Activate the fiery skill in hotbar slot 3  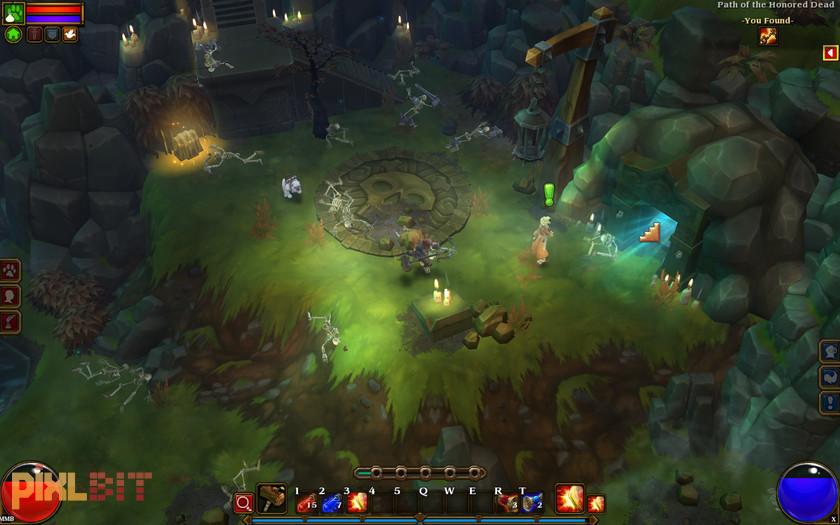(x=356, y=502)
